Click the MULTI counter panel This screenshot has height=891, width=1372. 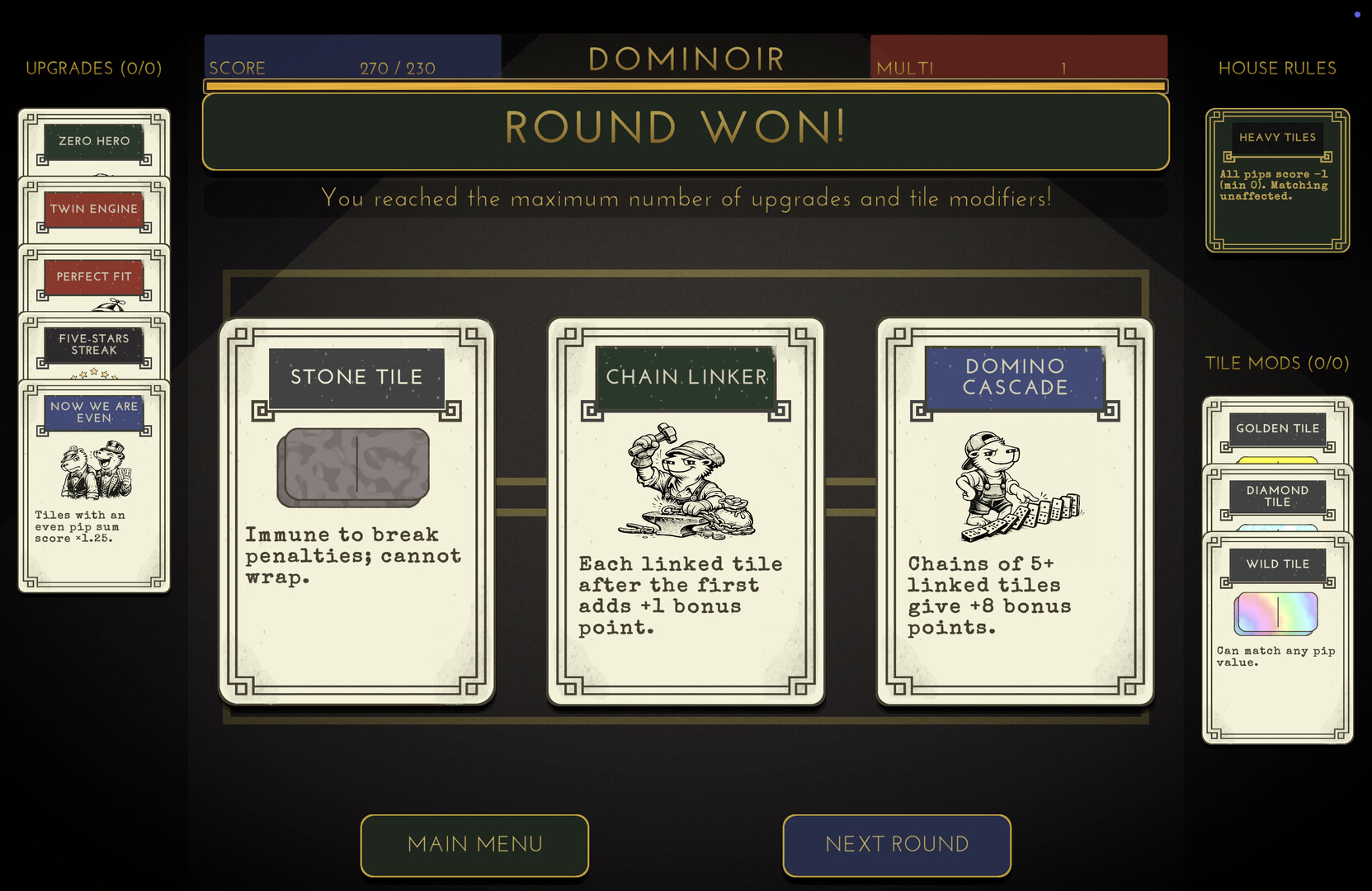[x=1019, y=59]
